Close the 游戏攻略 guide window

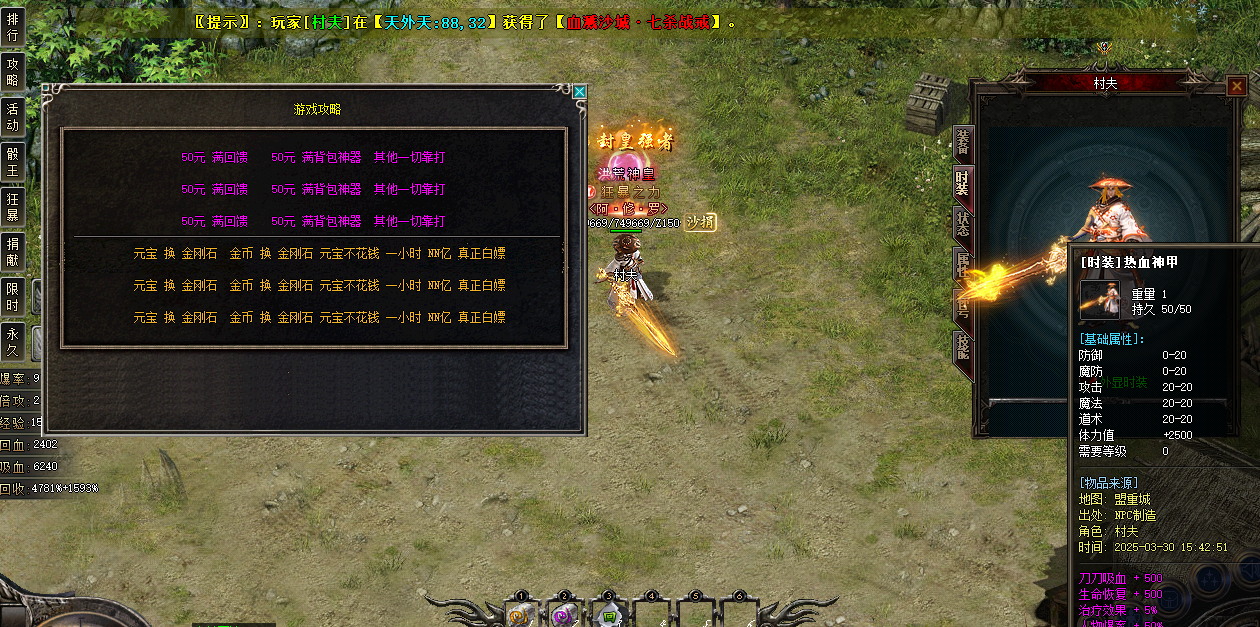pos(579,92)
